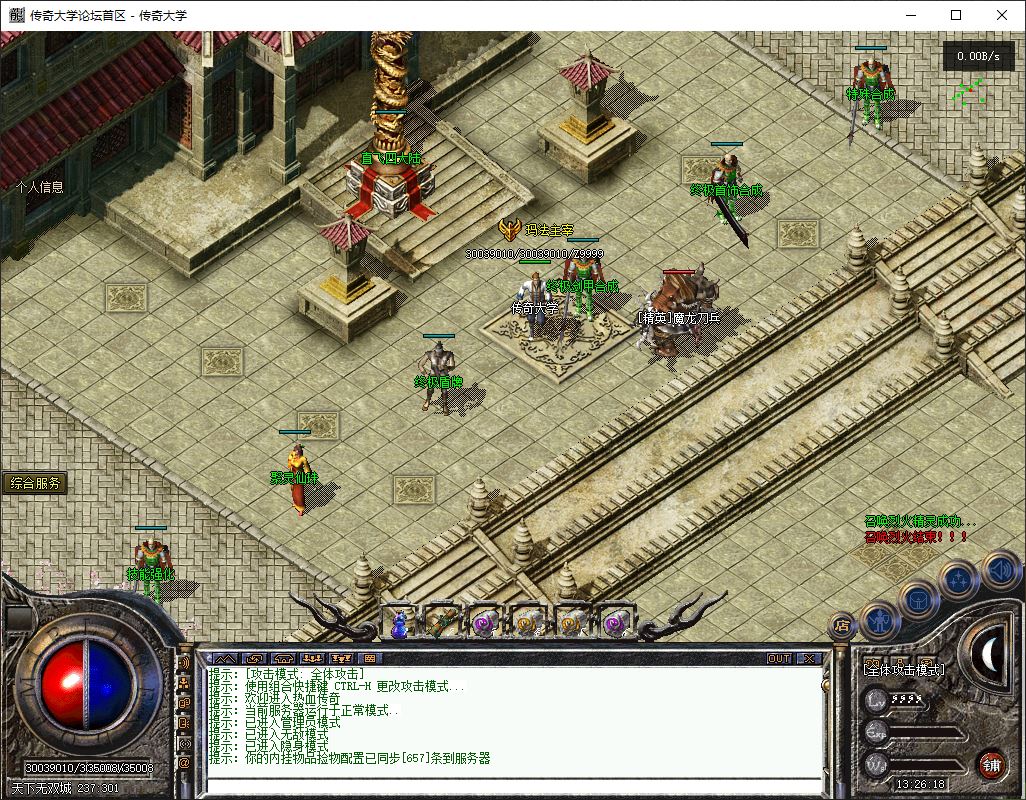
Task: Close the chat panel with X
Action: [x=808, y=659]
